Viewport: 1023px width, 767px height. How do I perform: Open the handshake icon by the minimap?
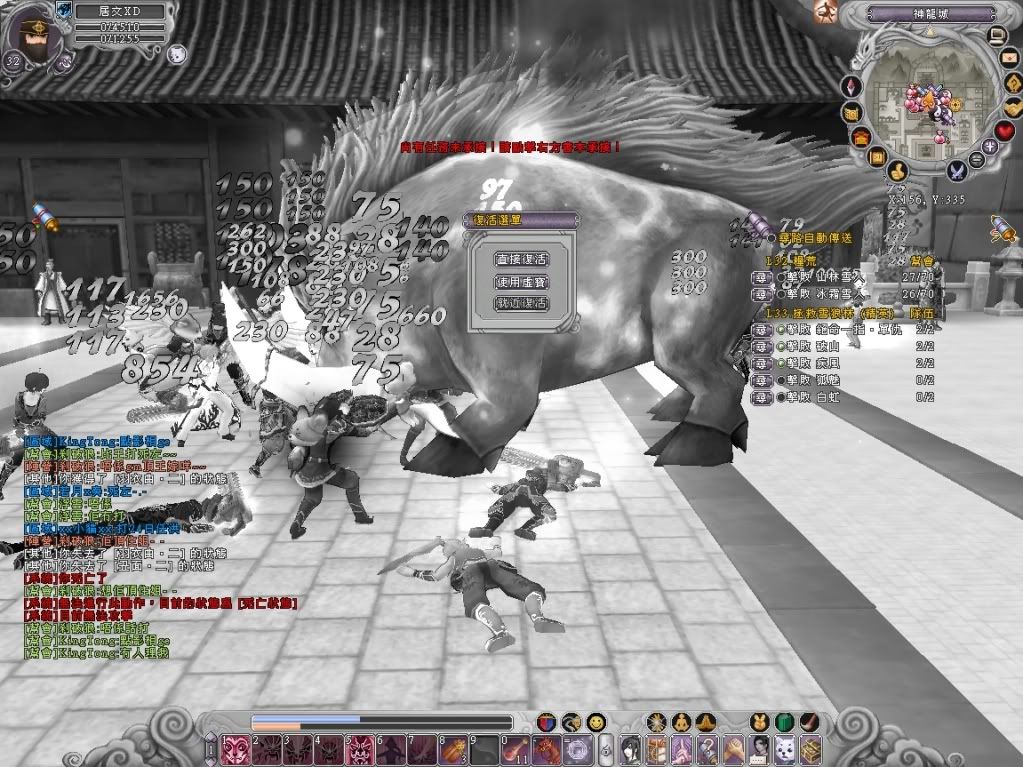tap(1013, 106)
